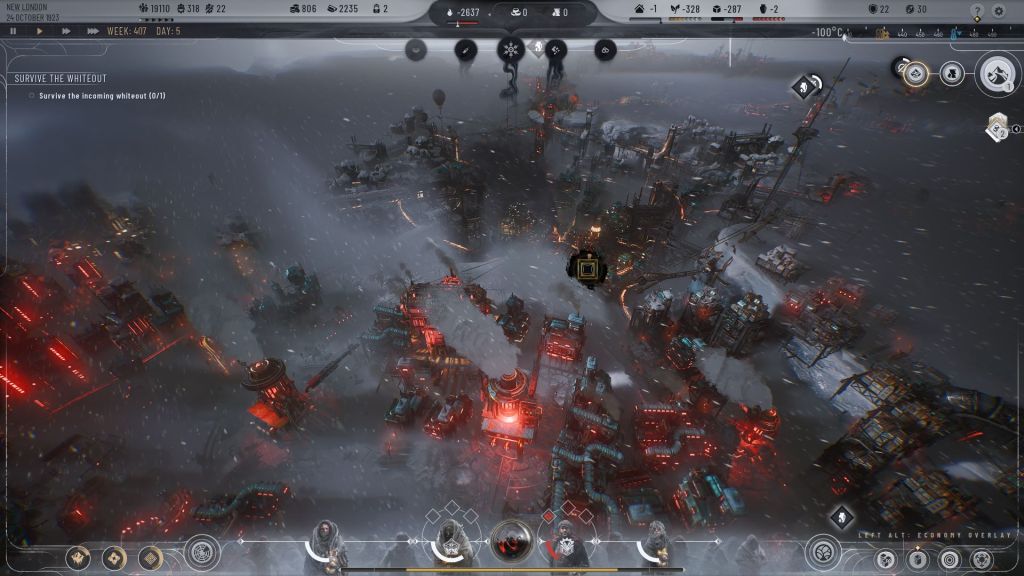This screenshot has width=1024, height=576.
Task: Click the black square building marker over the city
Action: [x=586, y=267]
